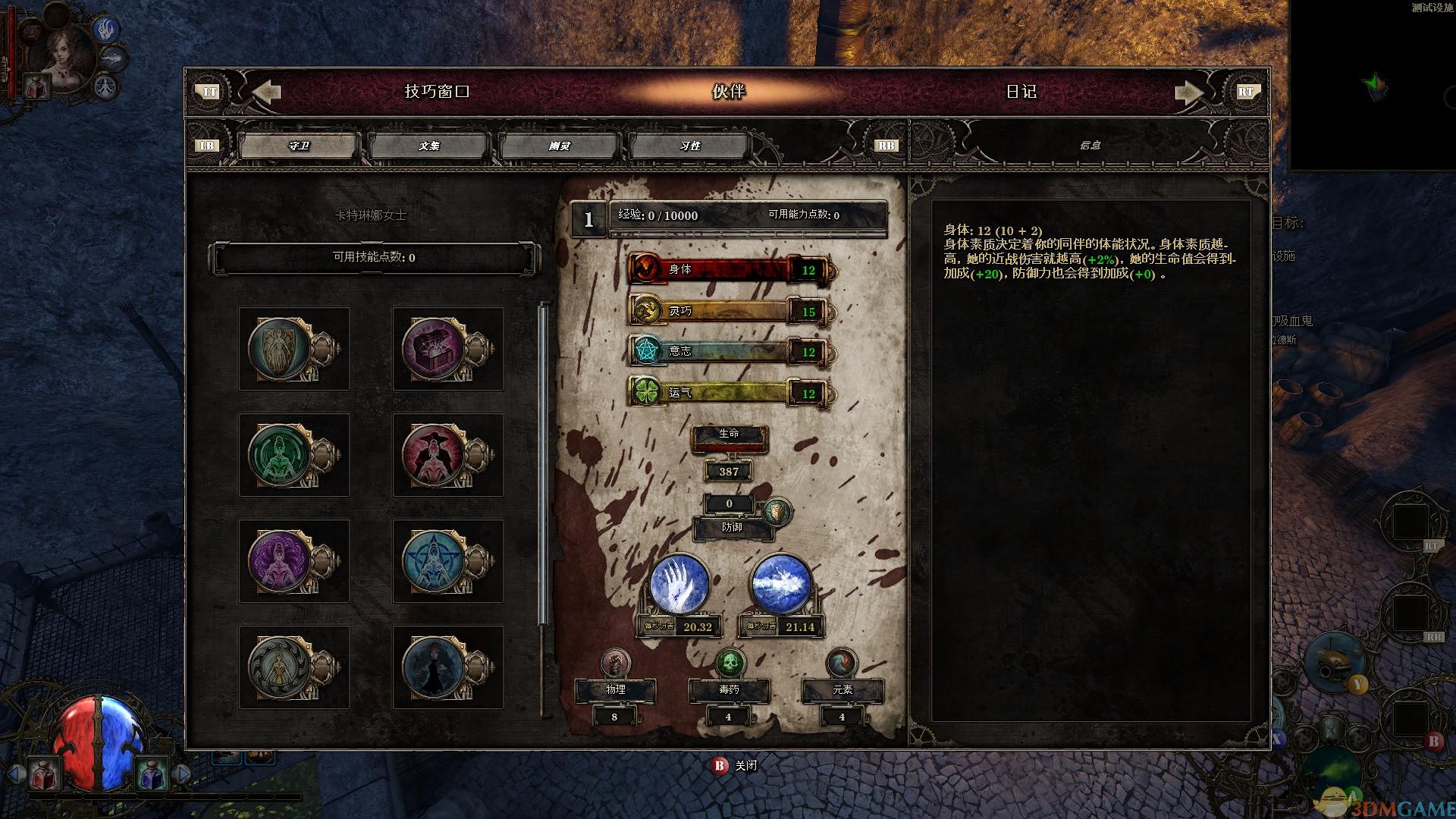The width and height of the screenshot is (1456, 819).
Task: Open the 日记 journal tab
Action: [1021, 92]
